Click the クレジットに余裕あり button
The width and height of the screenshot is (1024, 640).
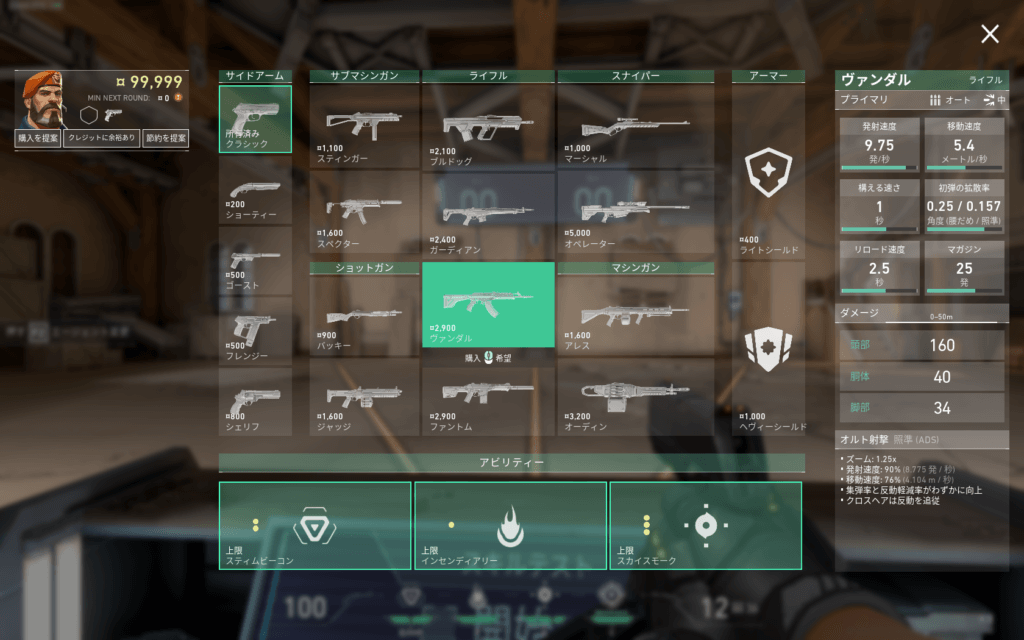102,139
